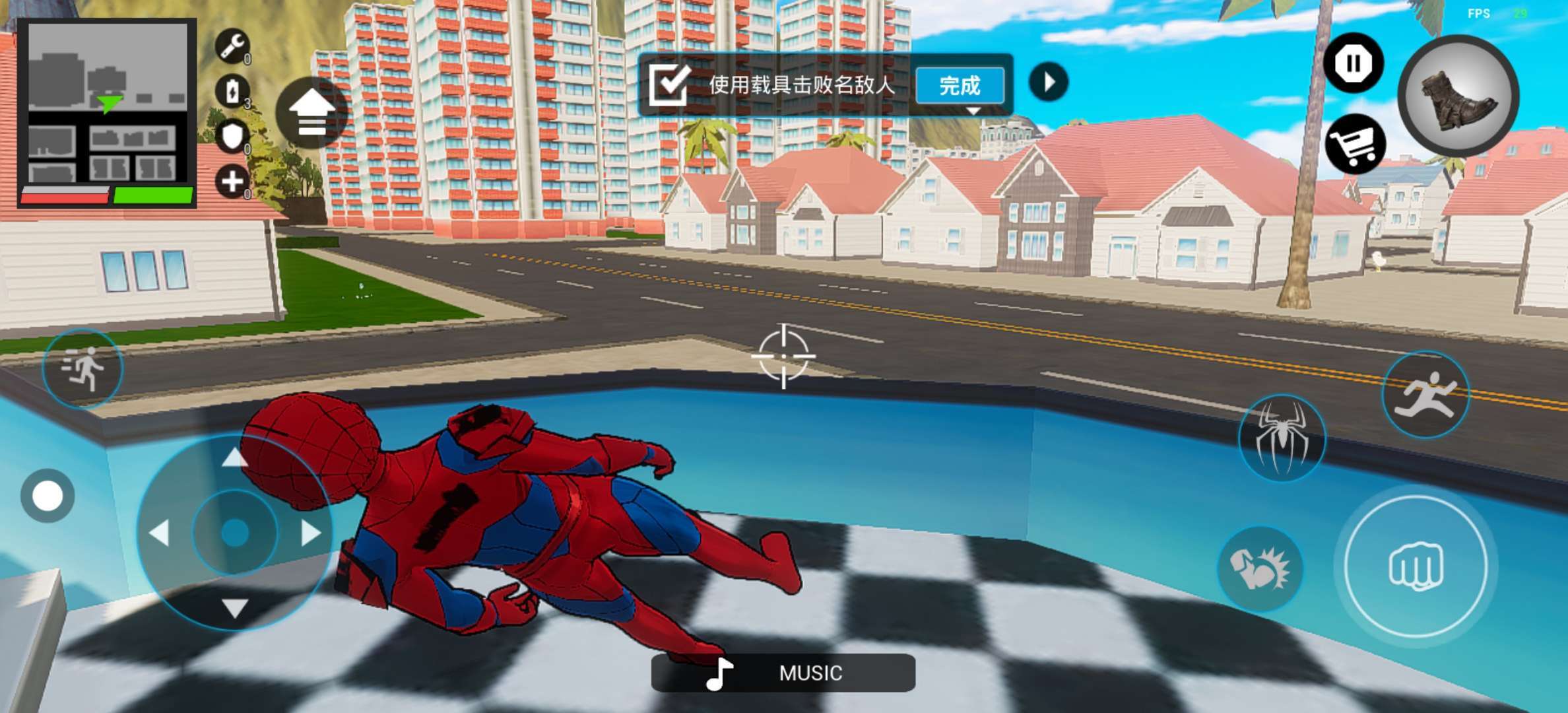
Task: Hit the fist attack button
Action: (x=1416, y=566)
